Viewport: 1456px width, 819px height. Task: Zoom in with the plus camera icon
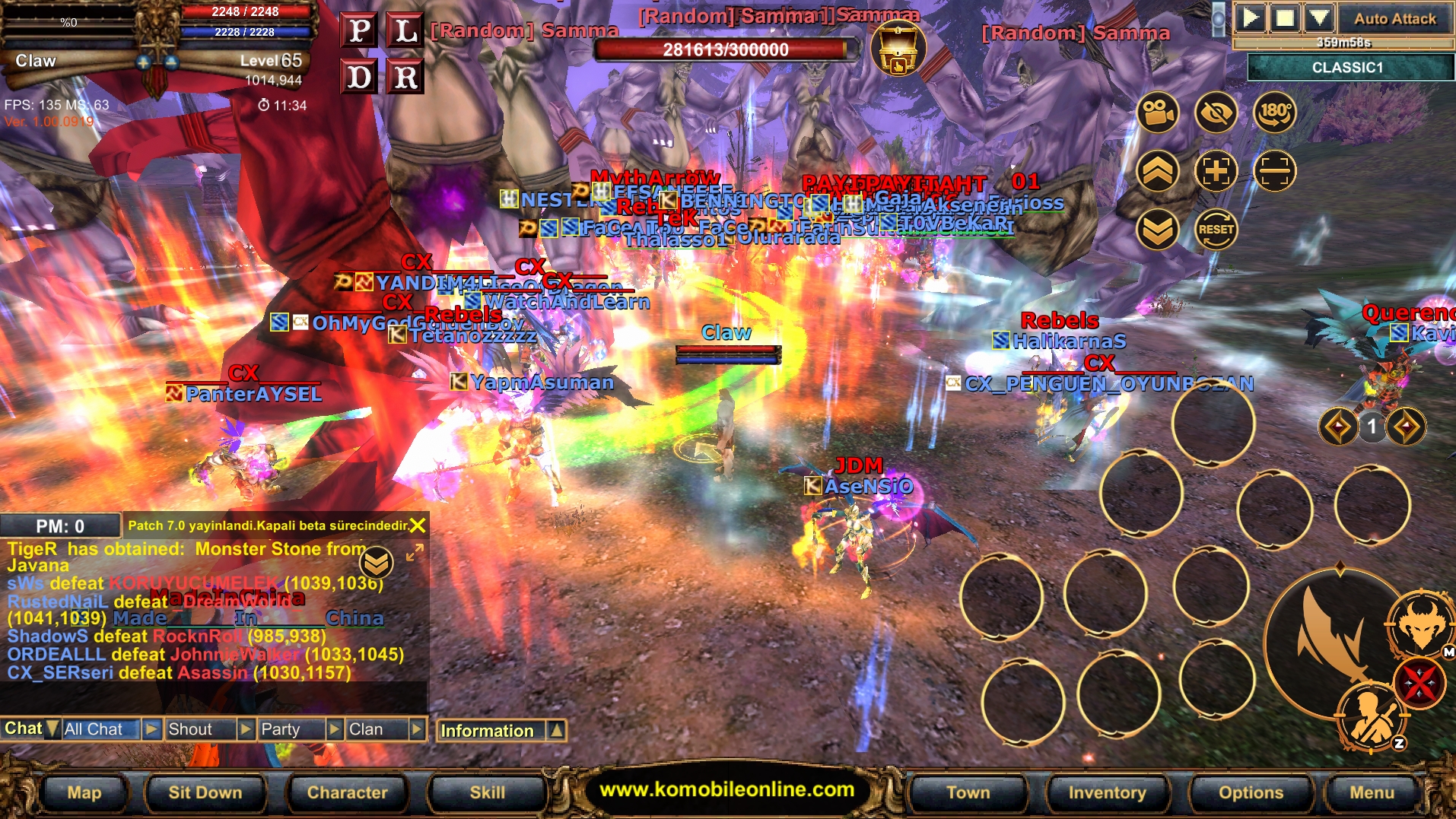tap(1215, 171)
